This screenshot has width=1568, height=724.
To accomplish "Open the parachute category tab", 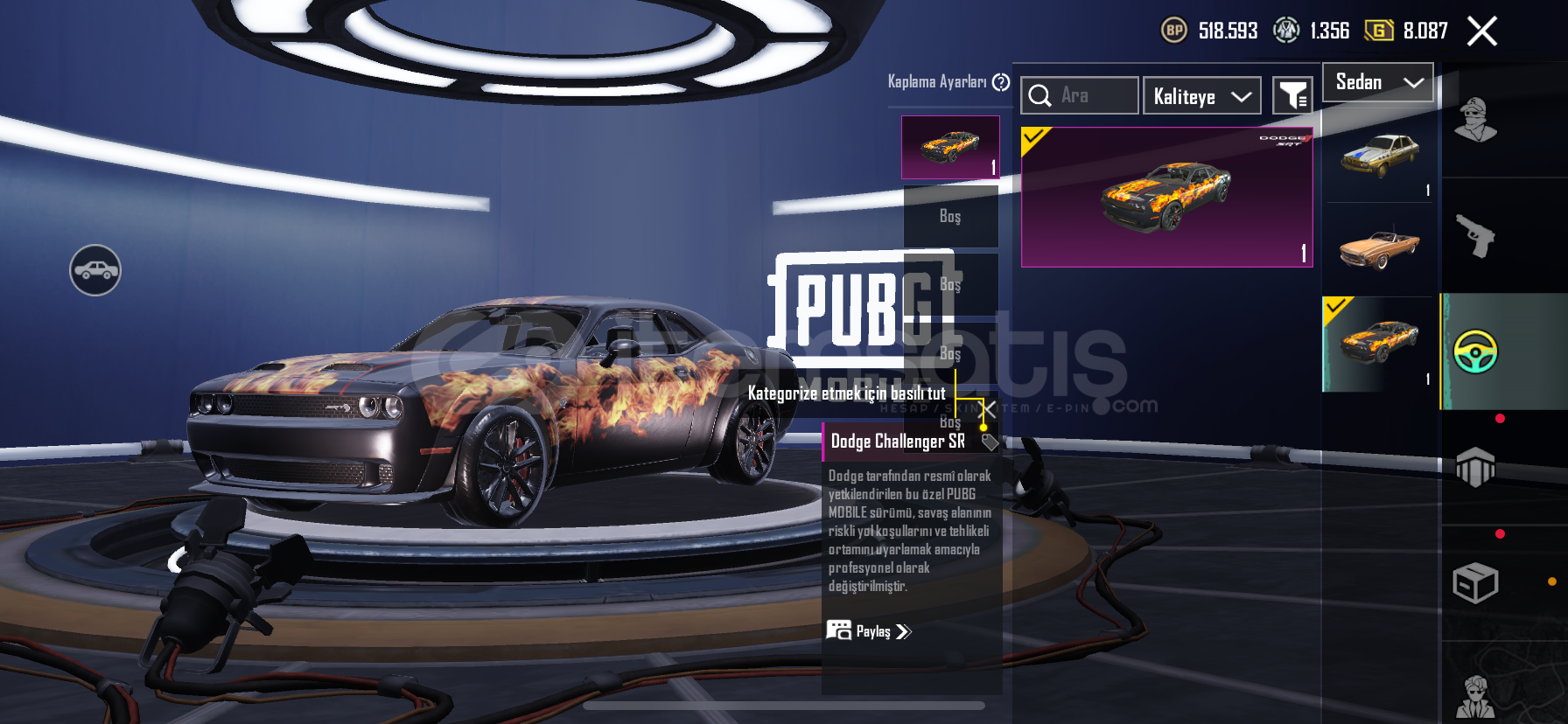I will click(1475, 467).
